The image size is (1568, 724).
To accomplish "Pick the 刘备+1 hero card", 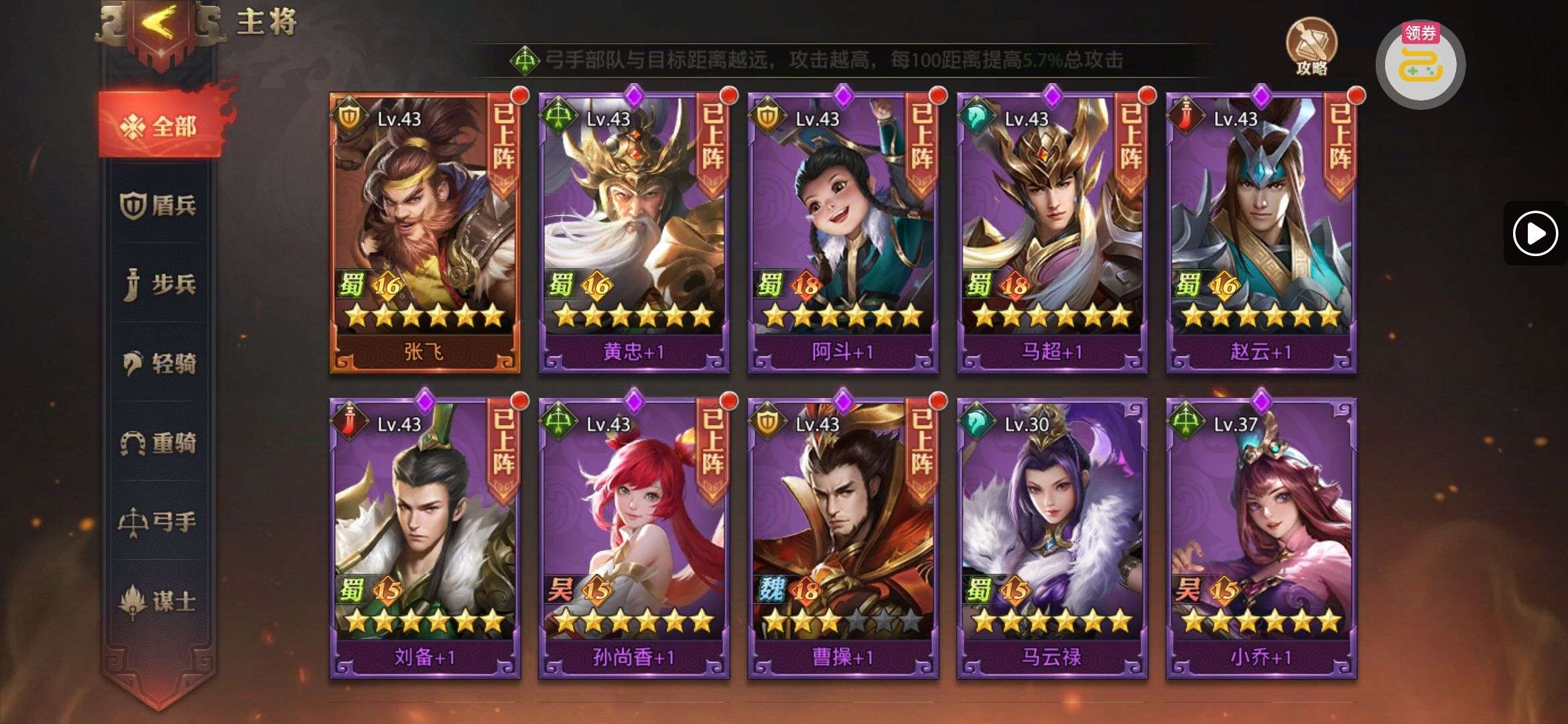I will pos(425,538).
